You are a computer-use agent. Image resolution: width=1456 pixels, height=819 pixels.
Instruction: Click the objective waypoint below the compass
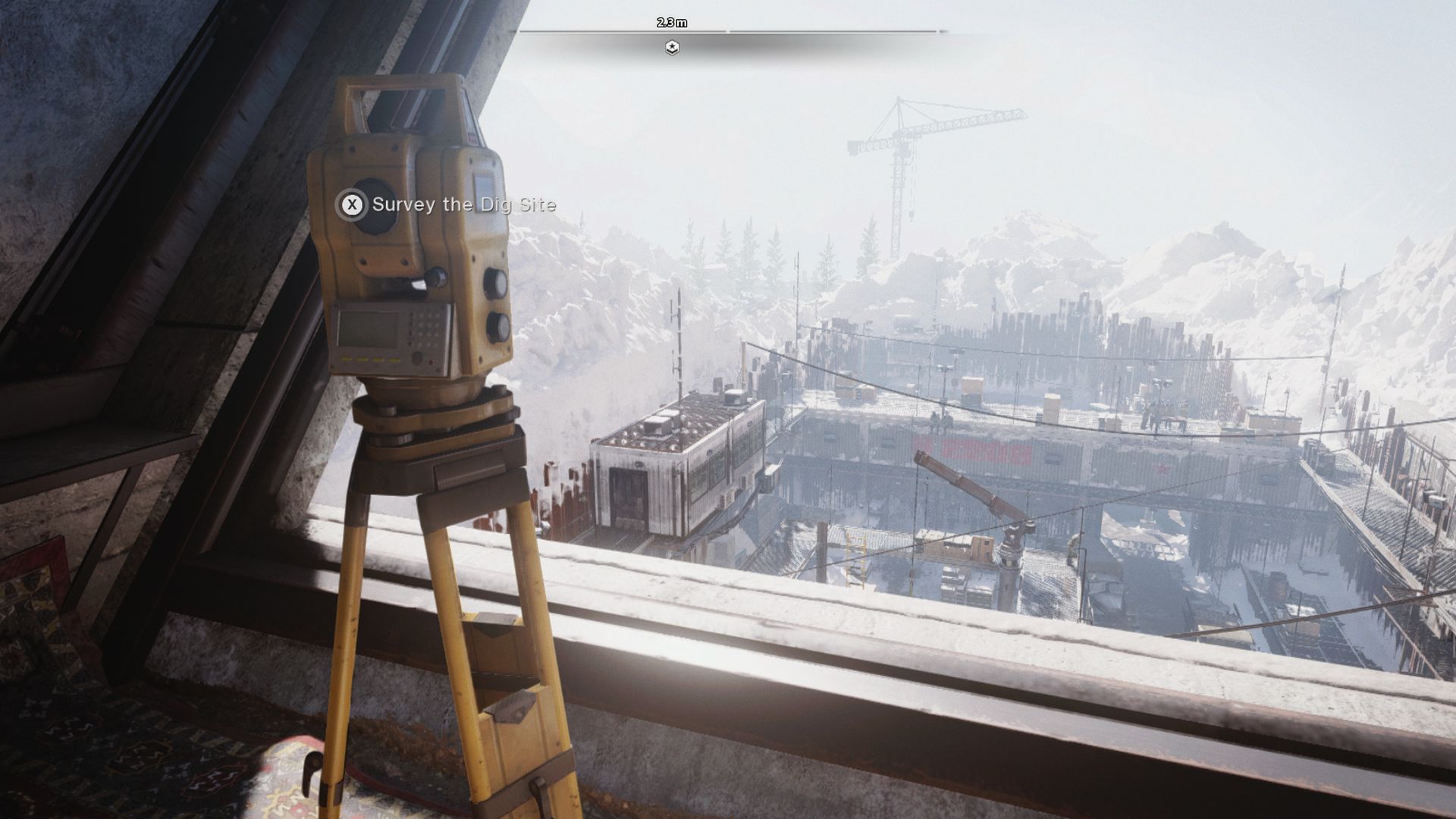(x=672, y=47)
